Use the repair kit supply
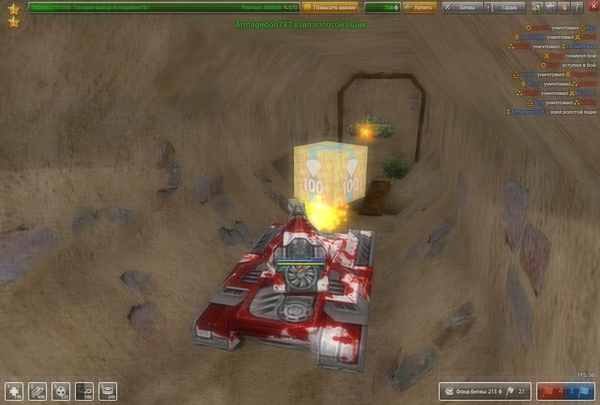The height and width of the screenshot is (405, 600). pyautogui.click(x=14, y=390)
